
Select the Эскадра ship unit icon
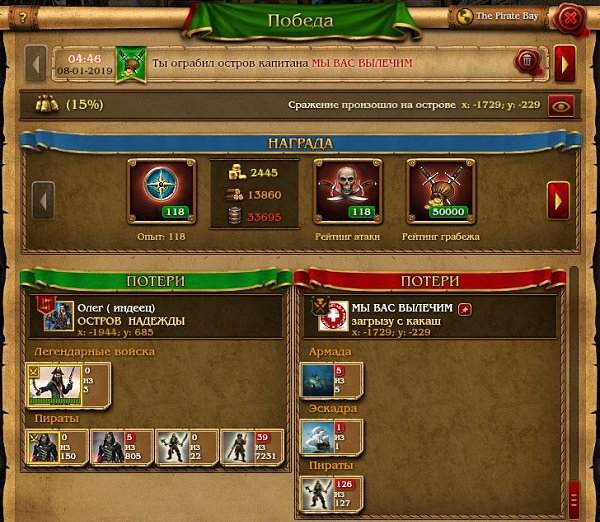point(317,437)
